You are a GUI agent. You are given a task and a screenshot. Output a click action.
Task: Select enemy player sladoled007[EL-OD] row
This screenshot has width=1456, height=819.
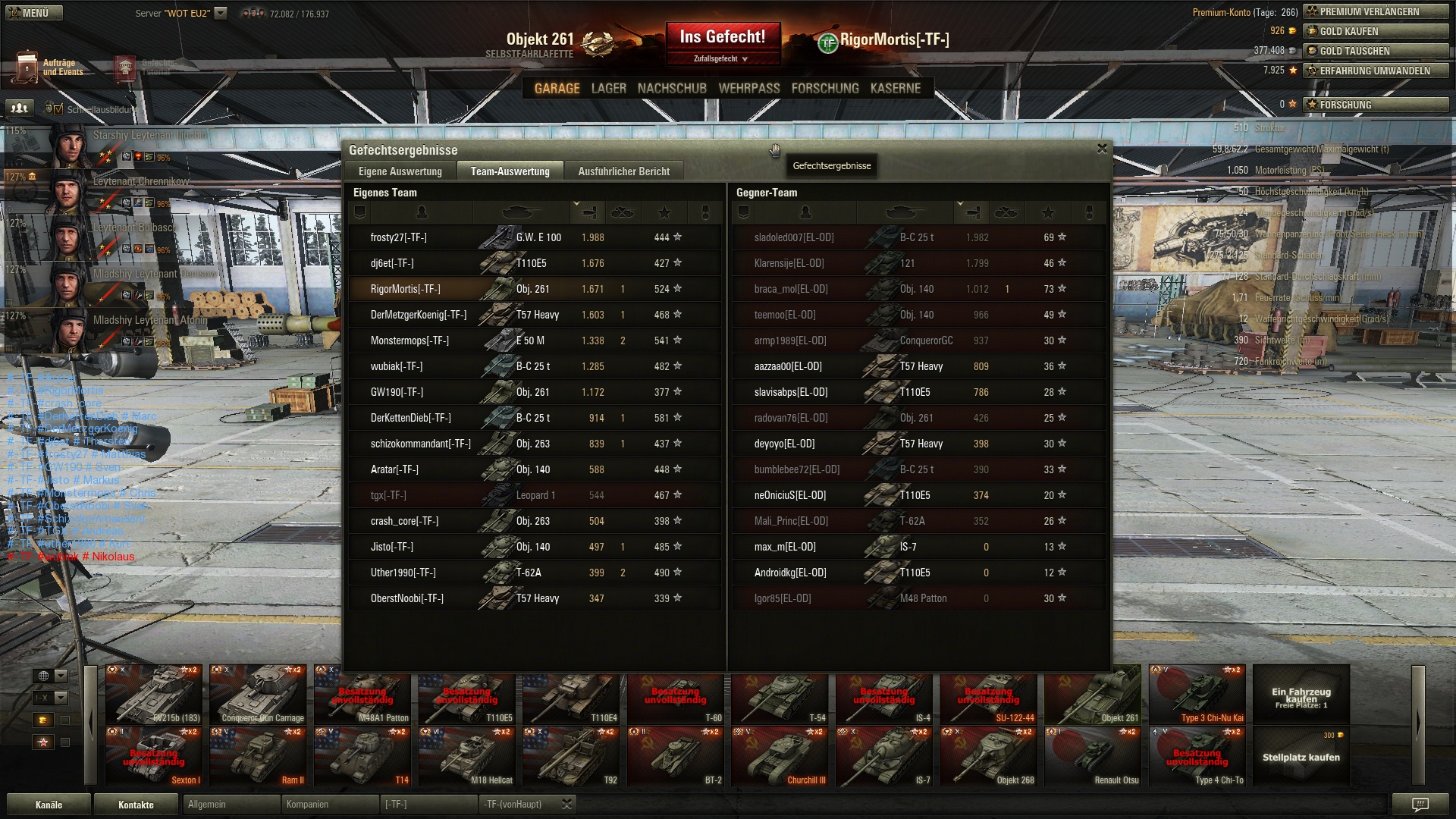[794, 237]
